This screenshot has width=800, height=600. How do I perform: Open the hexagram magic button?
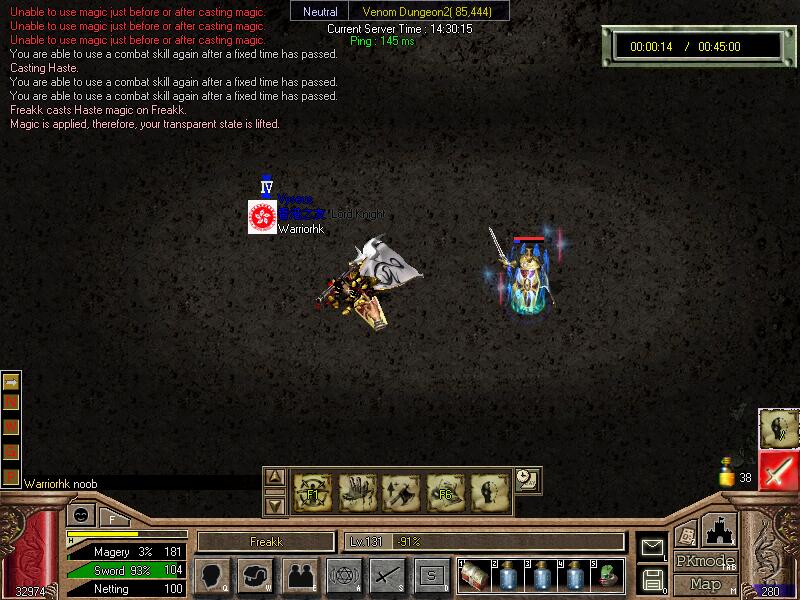point(343,575)
